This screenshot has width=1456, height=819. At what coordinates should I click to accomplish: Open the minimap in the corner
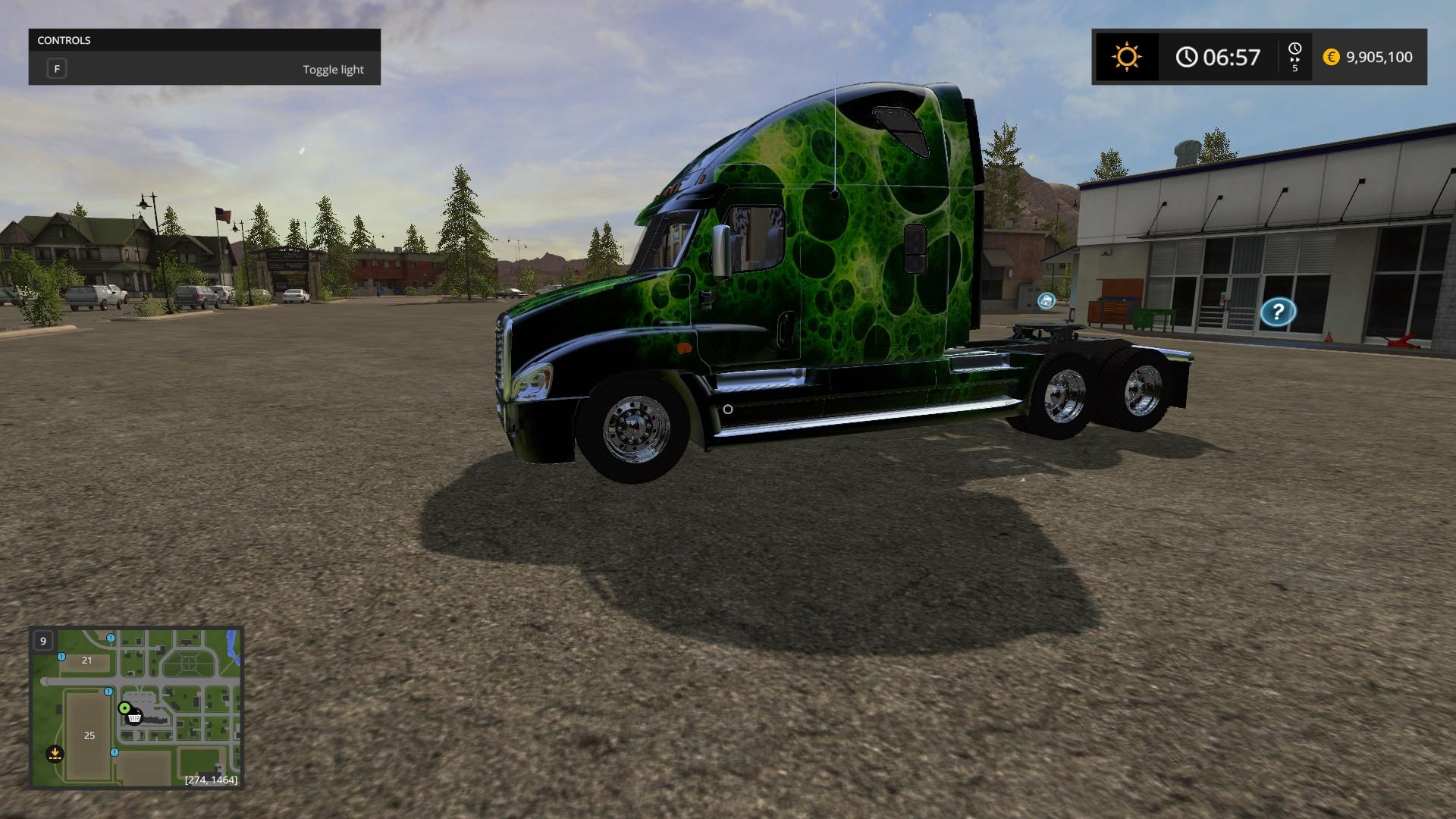pos(136,708)
